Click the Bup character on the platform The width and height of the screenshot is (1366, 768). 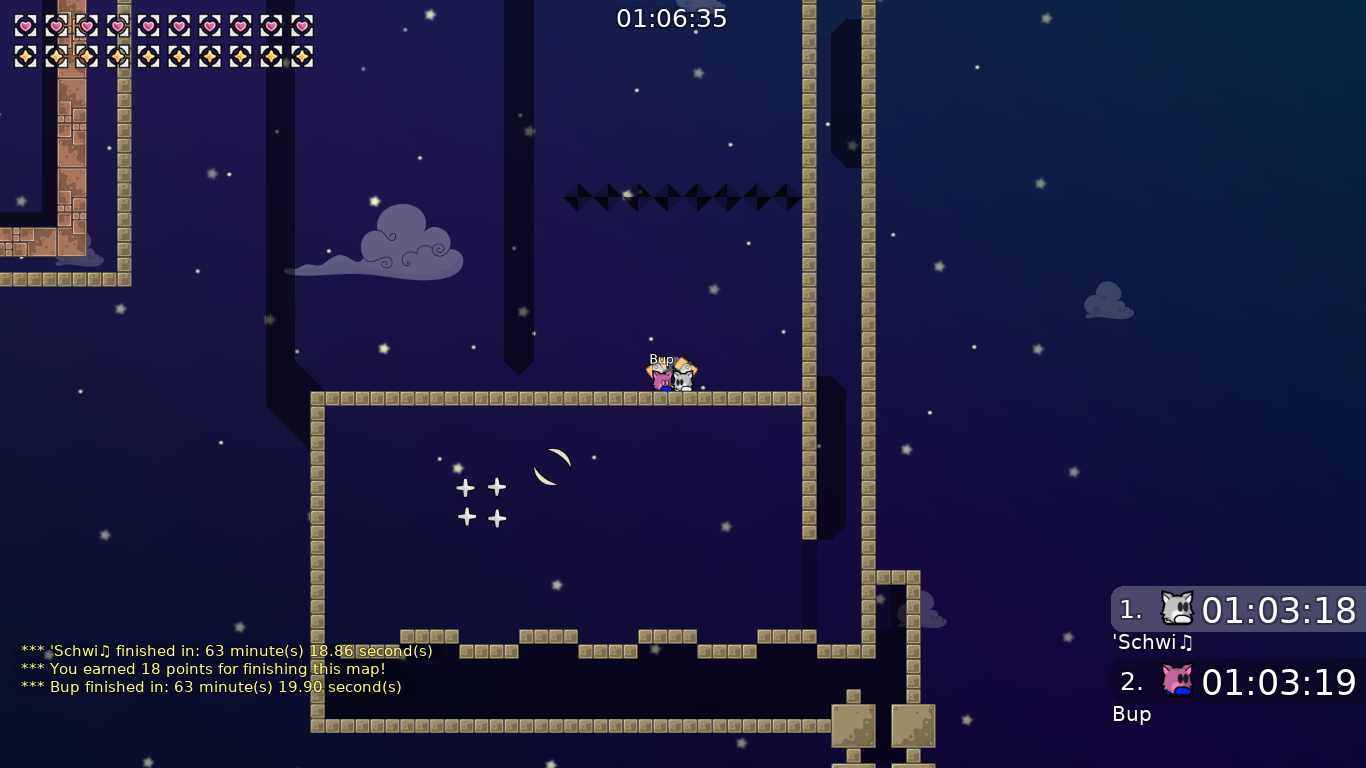pos(661,377)
